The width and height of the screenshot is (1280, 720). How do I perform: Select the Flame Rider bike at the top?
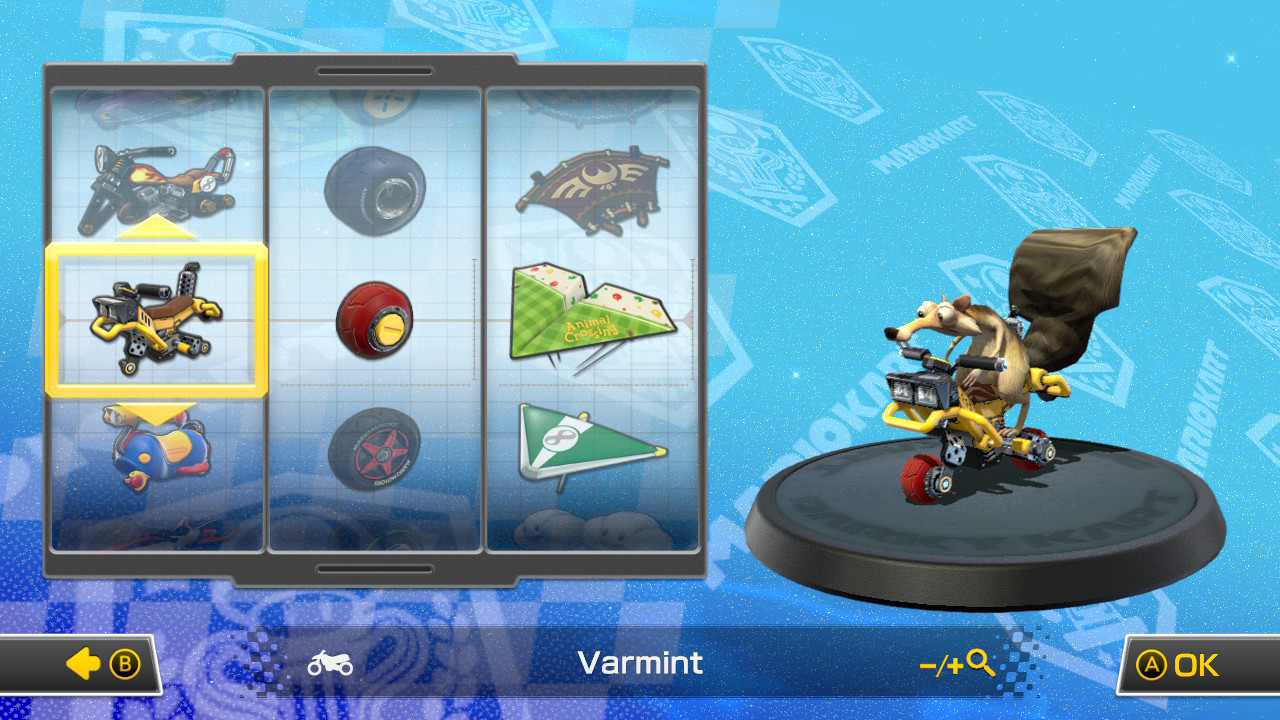click(155, 180)
